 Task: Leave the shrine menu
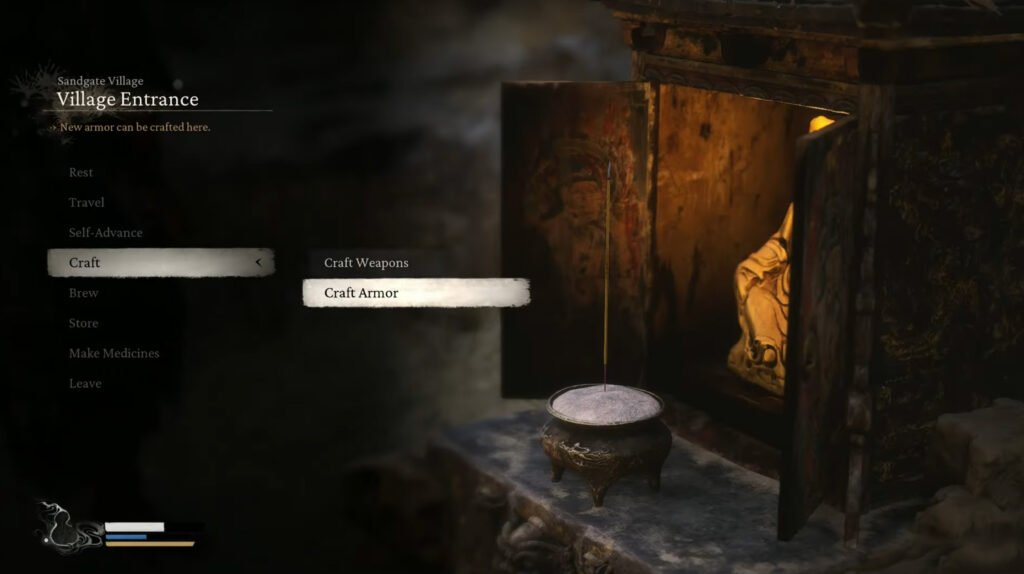[85, 383]
